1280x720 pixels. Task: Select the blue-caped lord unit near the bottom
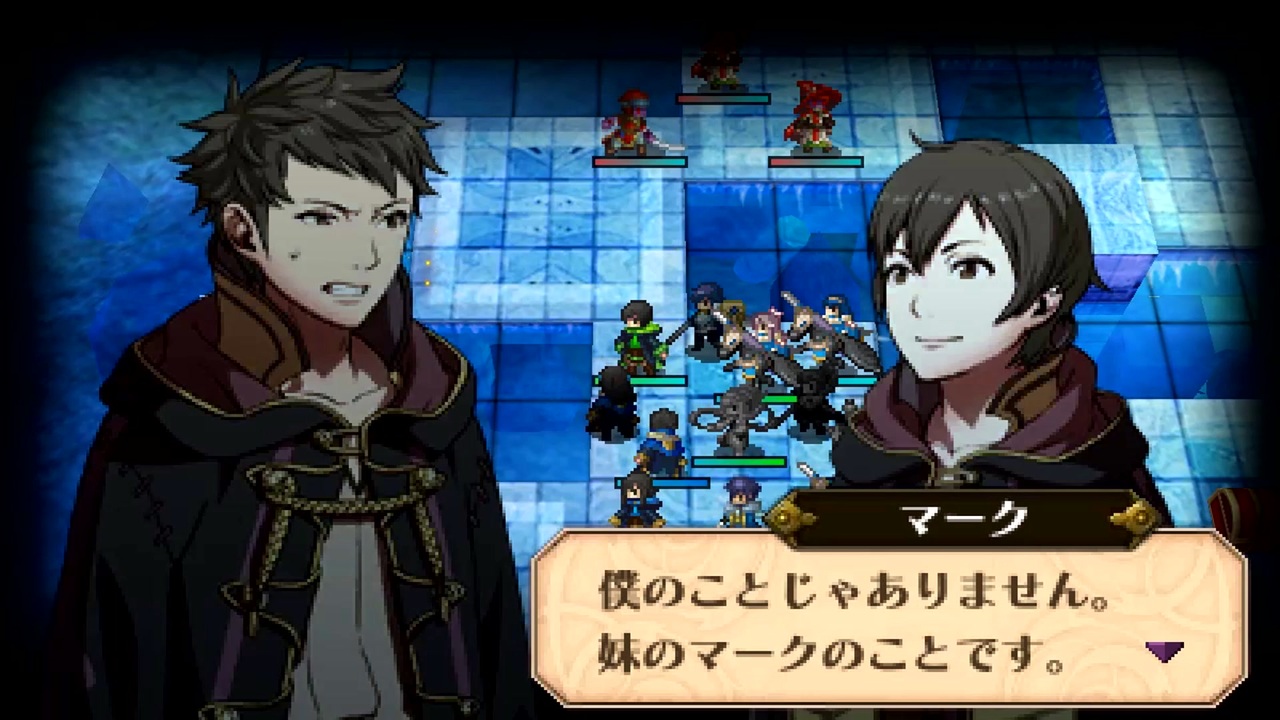[x=661, y=440]
